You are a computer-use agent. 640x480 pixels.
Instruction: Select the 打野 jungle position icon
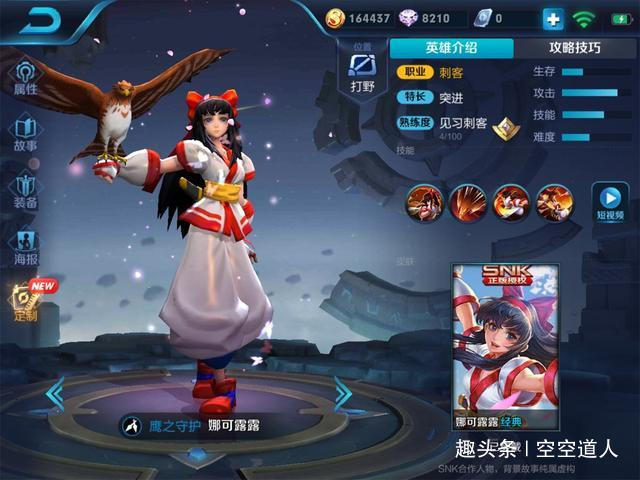[361, 70]
